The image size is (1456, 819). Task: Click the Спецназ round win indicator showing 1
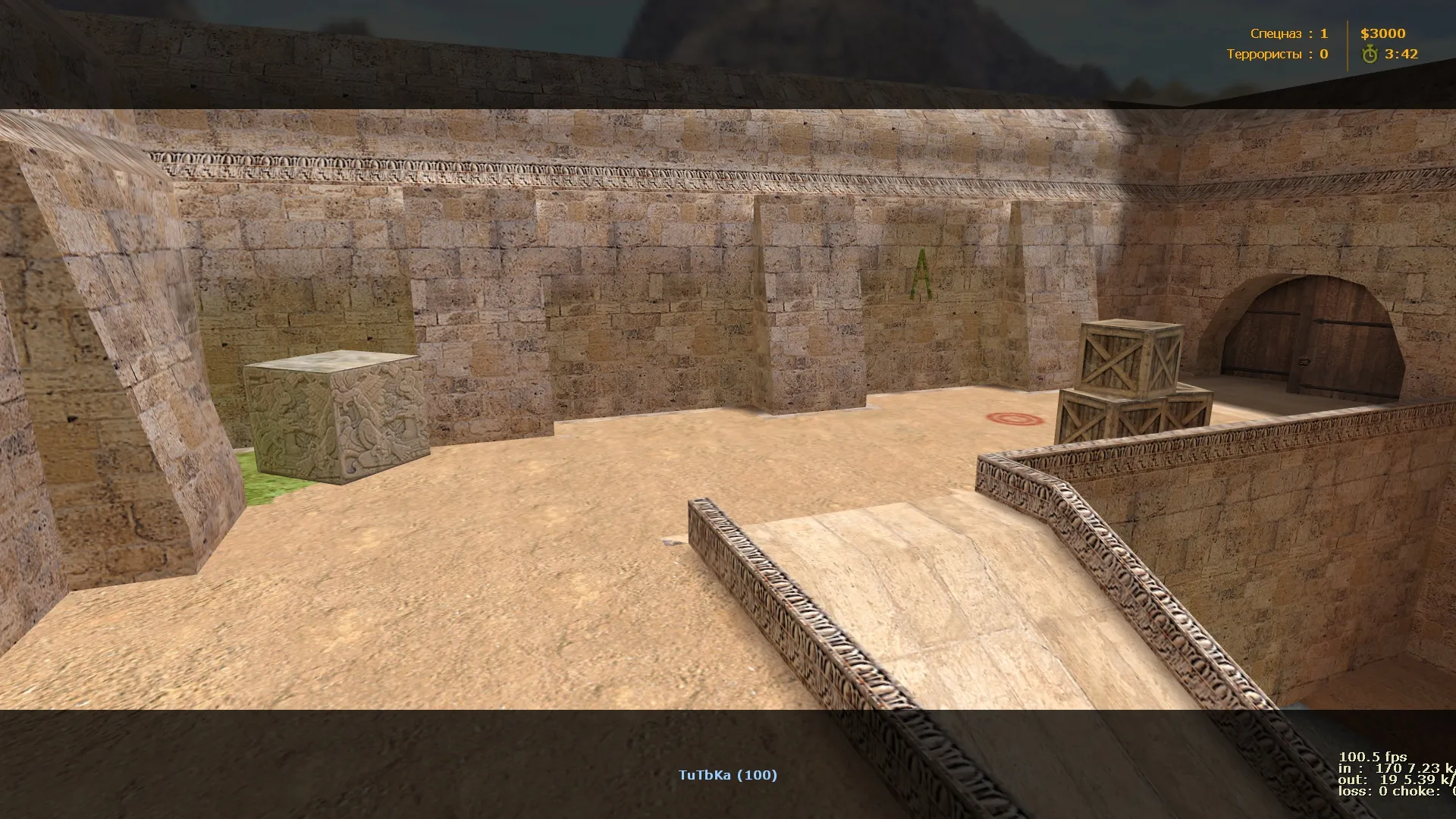pyautogui.click(x=1323, y=33)
